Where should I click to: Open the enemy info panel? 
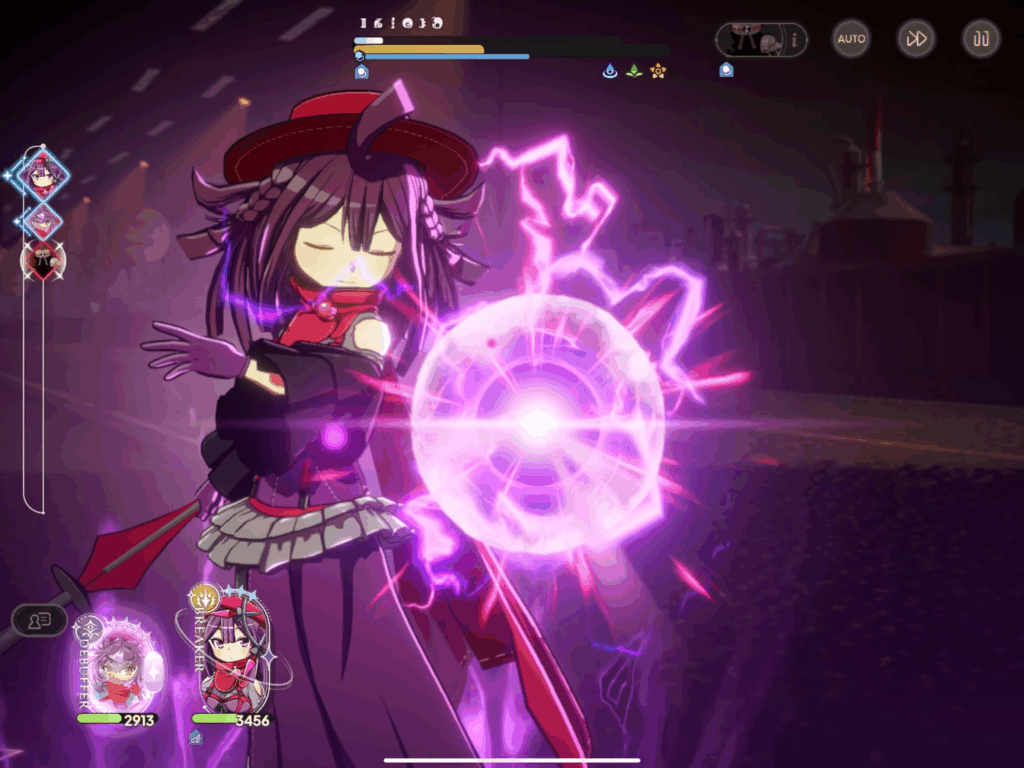[x=761, y=40]
